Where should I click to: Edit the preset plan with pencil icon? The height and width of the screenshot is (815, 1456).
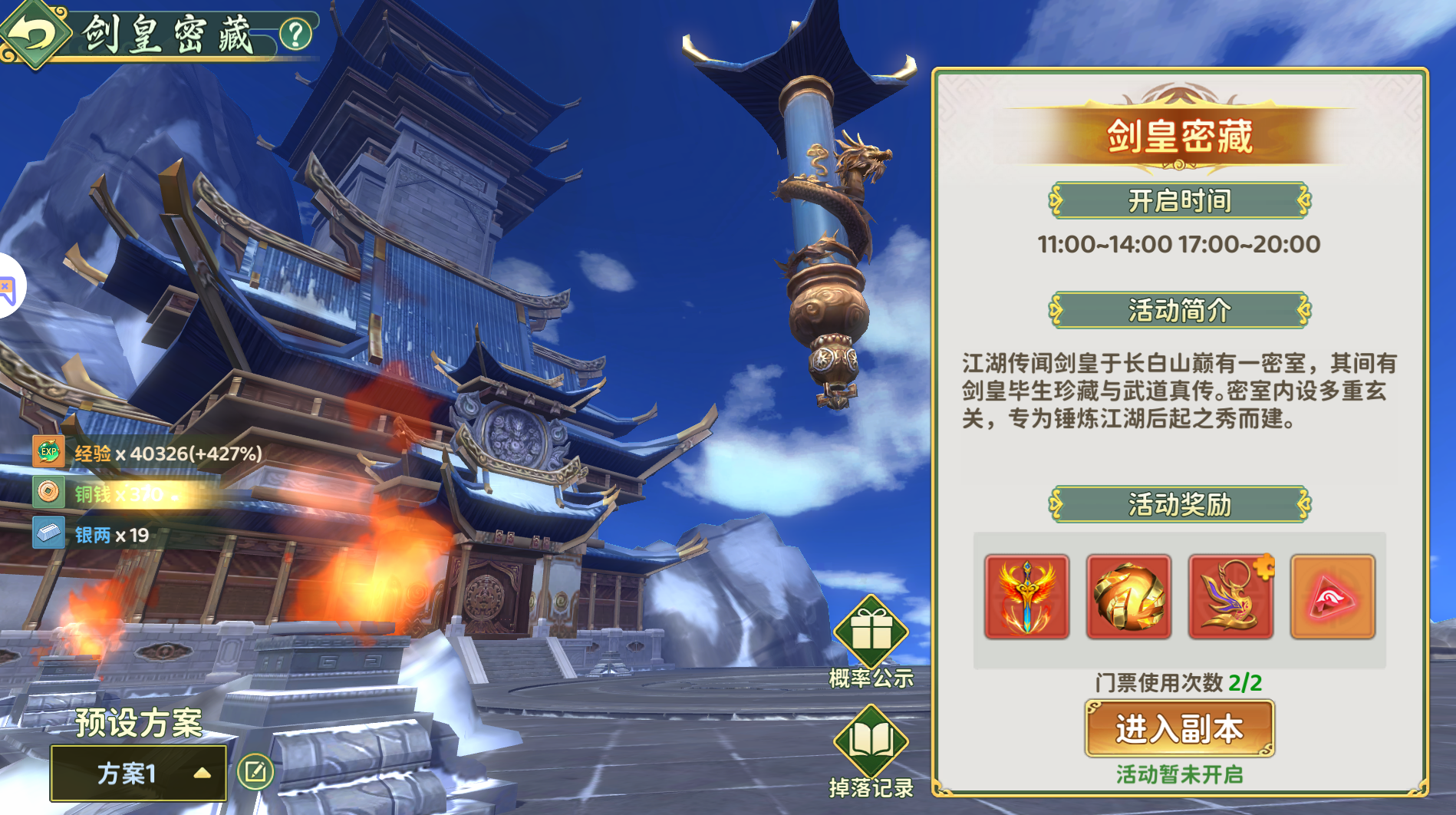click(255, 772)
